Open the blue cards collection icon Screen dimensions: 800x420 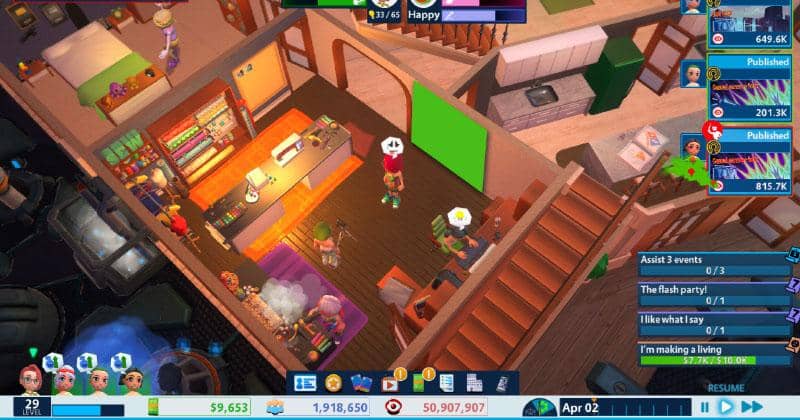(x=361, y=383)
